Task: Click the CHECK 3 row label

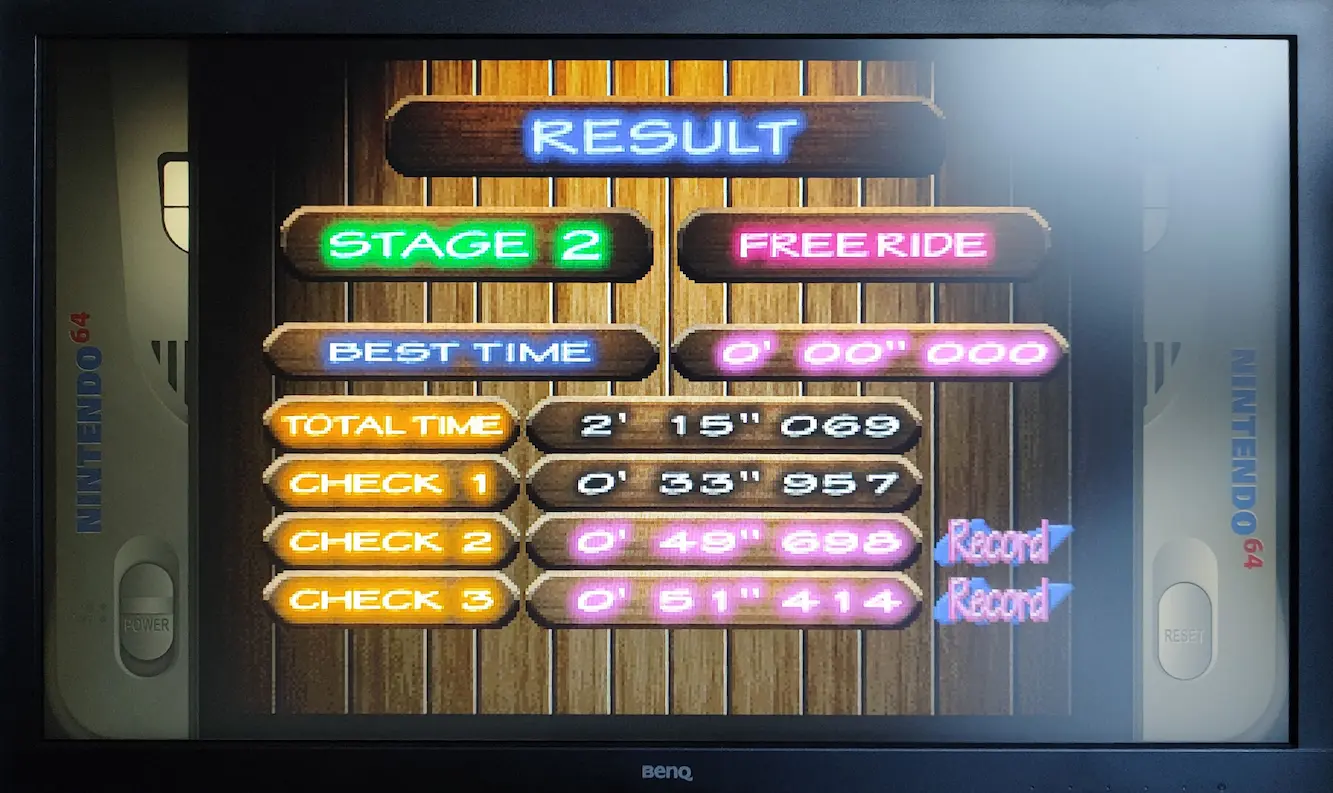Action: [x=392, y=600]
